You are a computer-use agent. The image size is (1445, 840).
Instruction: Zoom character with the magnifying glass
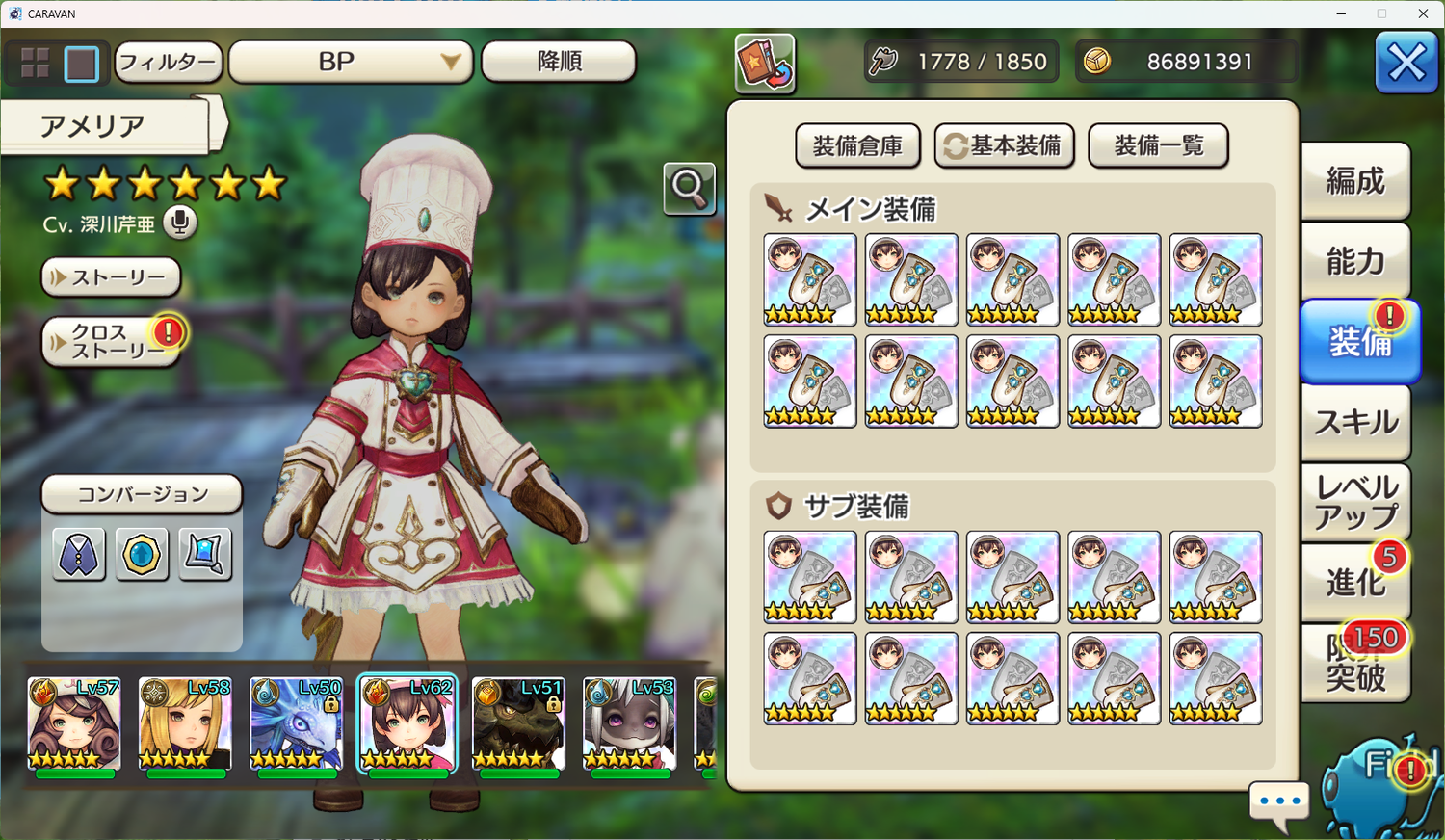(689, 188)
